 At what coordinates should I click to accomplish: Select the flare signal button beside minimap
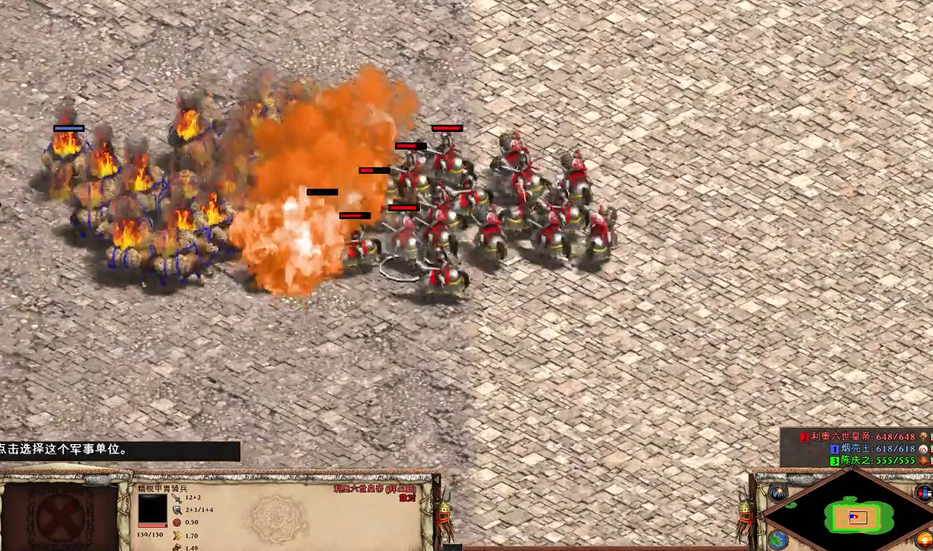click(778, 492)
